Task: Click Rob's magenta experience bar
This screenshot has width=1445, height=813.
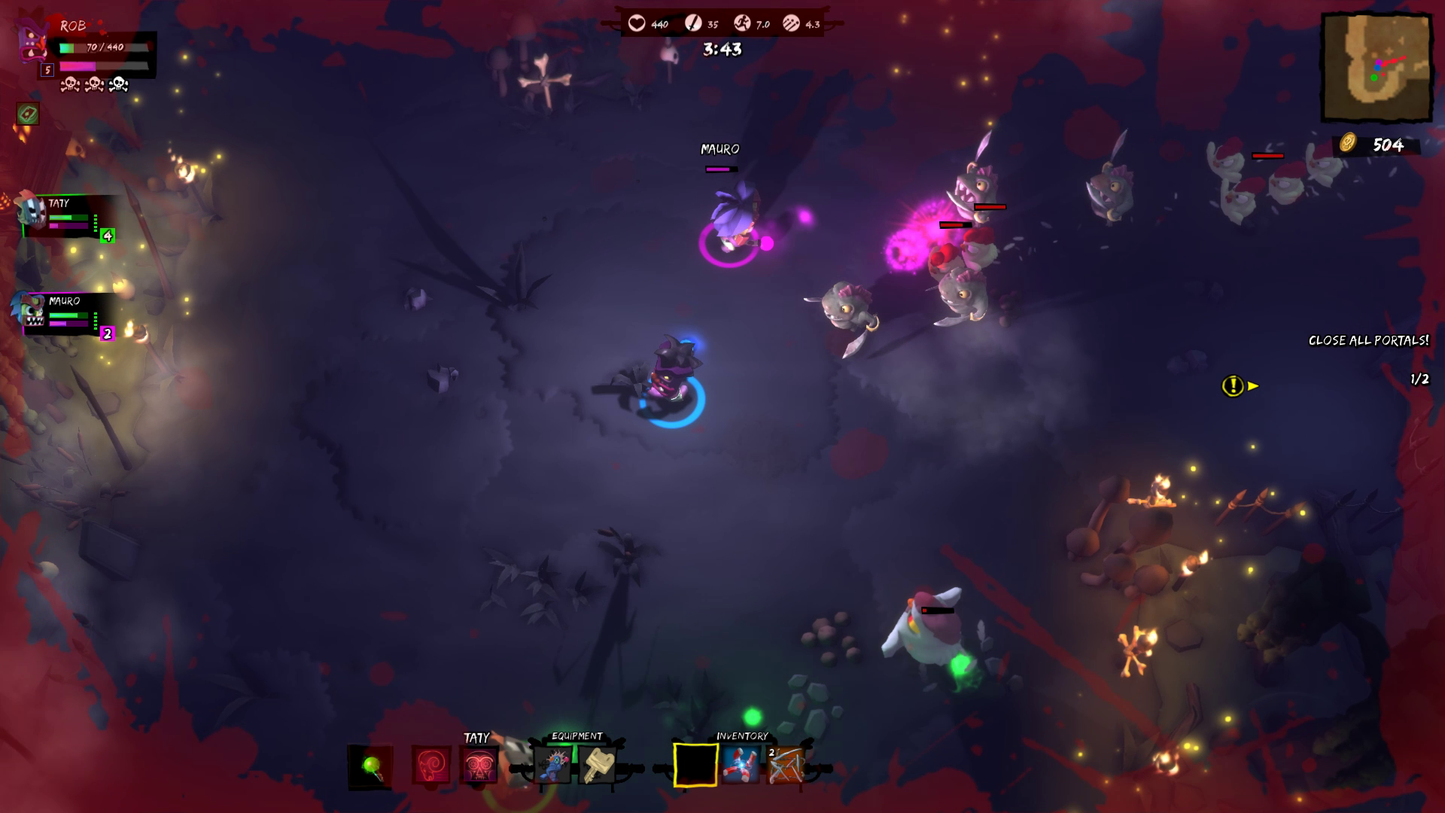Action: pyautogui.click(x=78, y=66)
